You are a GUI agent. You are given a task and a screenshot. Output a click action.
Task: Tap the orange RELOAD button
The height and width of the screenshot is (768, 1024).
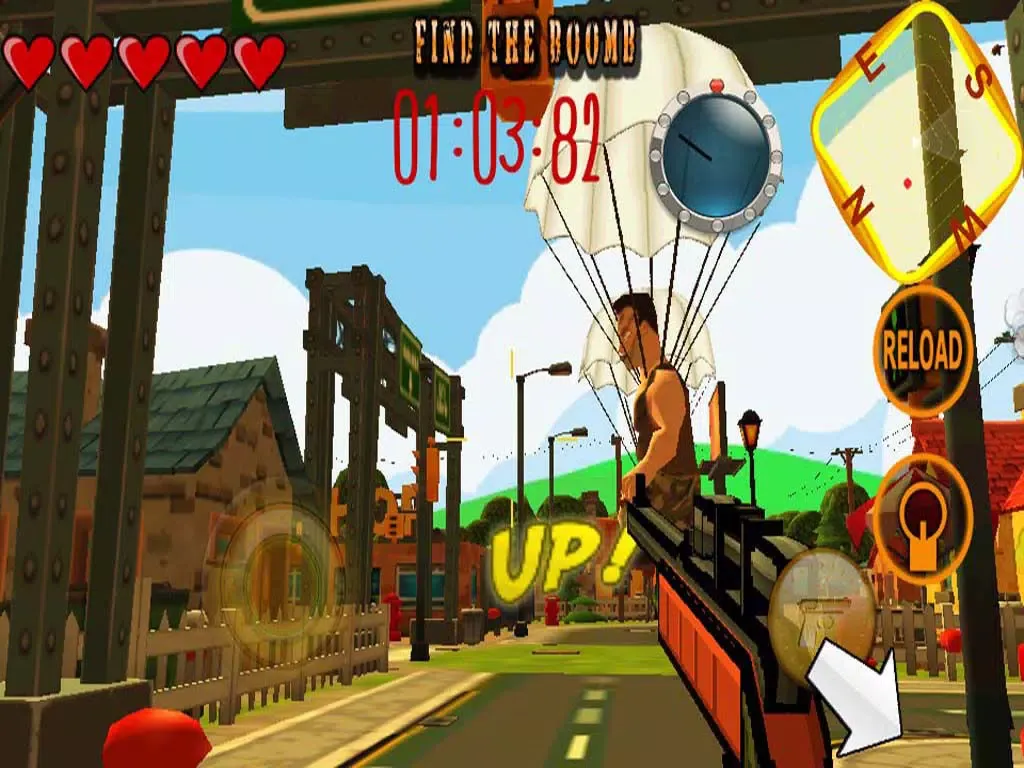point(922,350)
